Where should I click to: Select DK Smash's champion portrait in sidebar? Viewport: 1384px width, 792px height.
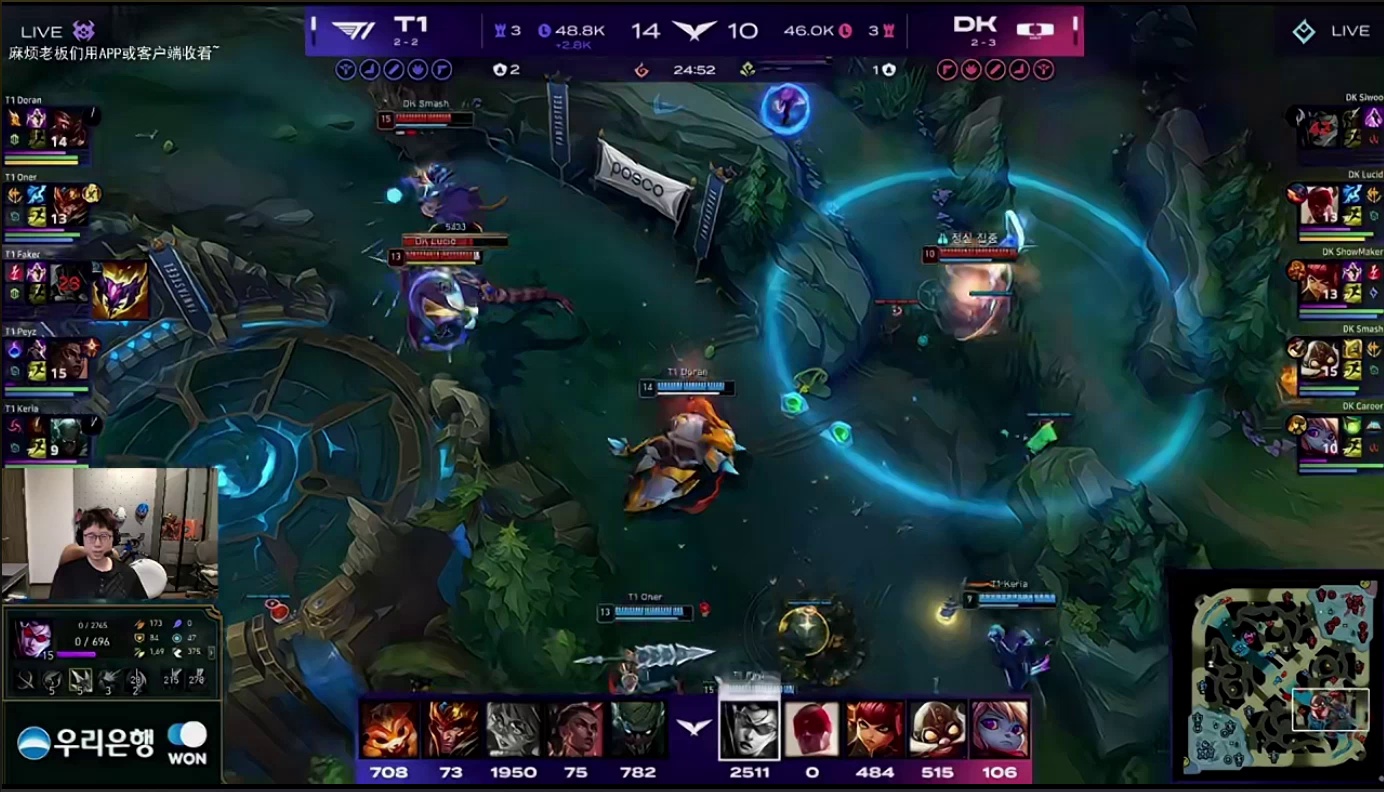(x=1320, y=359)
